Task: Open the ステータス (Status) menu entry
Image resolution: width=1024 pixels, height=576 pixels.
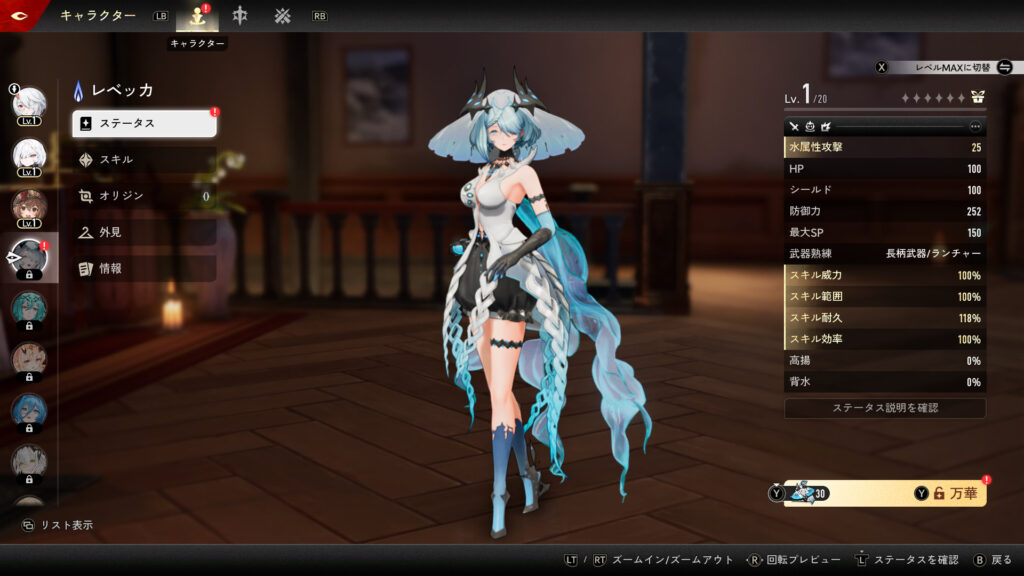Action: [144, 123]
